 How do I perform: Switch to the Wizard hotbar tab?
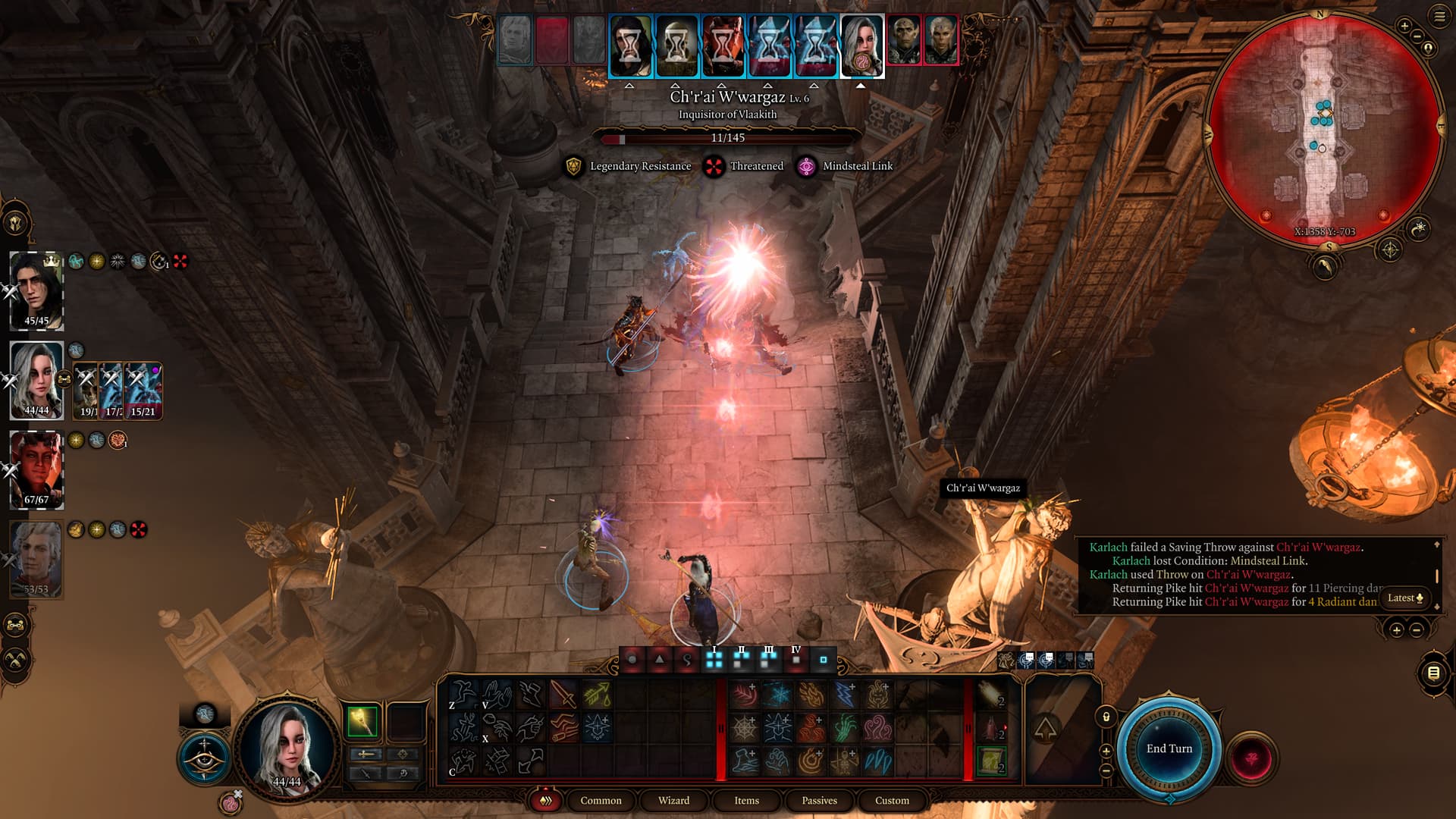[x=673, y=800]
